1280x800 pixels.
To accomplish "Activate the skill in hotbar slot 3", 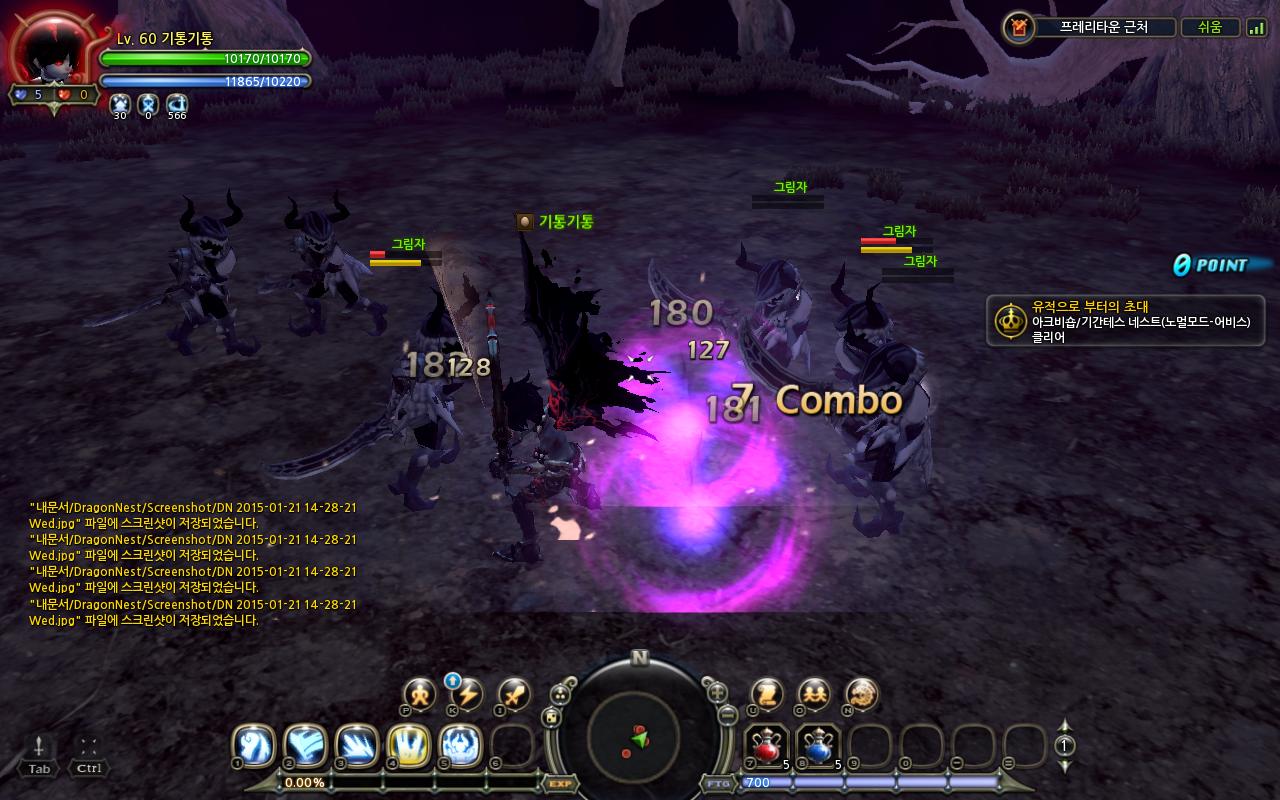I will 357,745.
